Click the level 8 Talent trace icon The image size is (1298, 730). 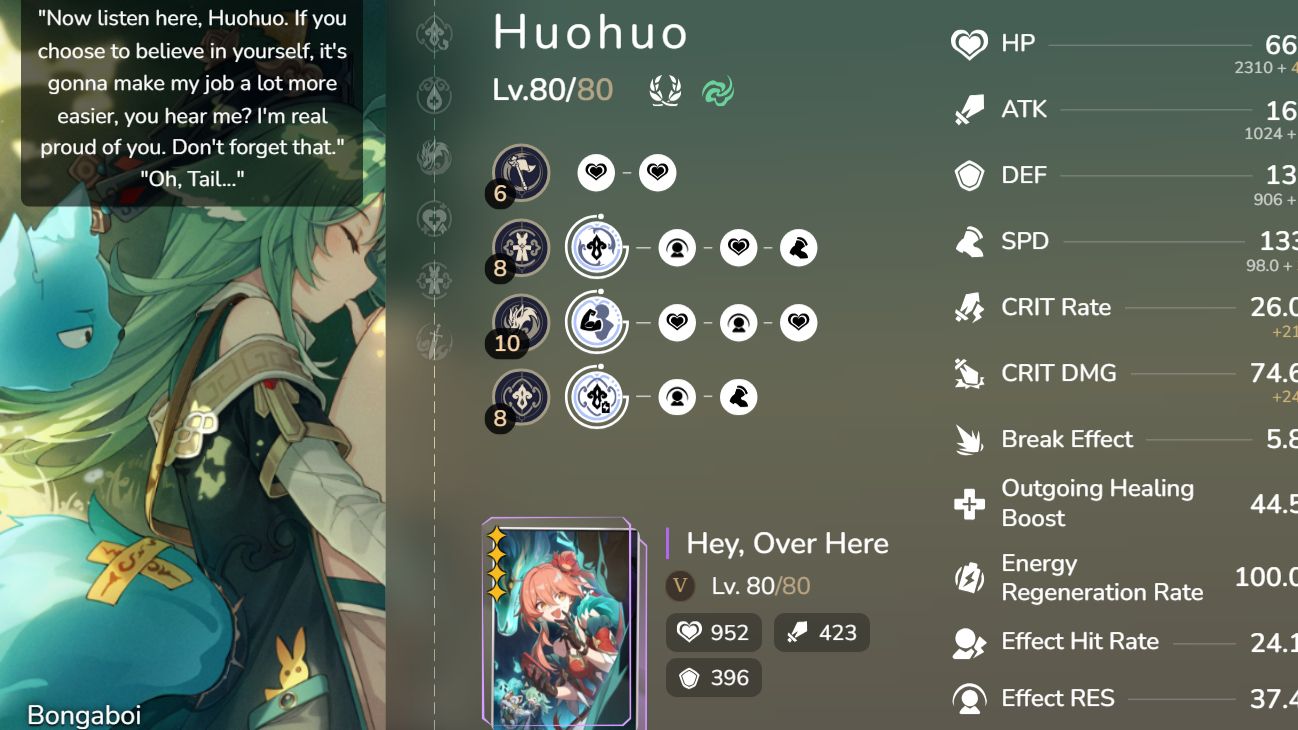coord(520,396)
